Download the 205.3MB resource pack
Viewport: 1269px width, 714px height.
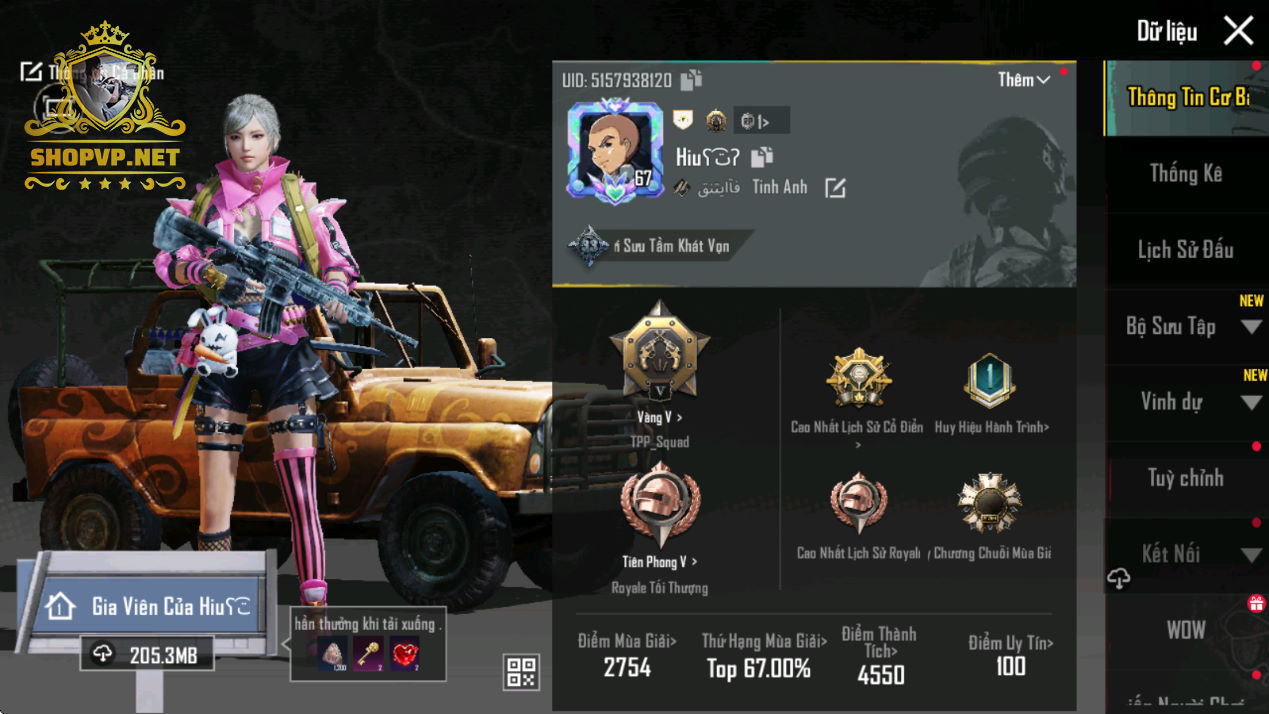[x=146, y=655]
